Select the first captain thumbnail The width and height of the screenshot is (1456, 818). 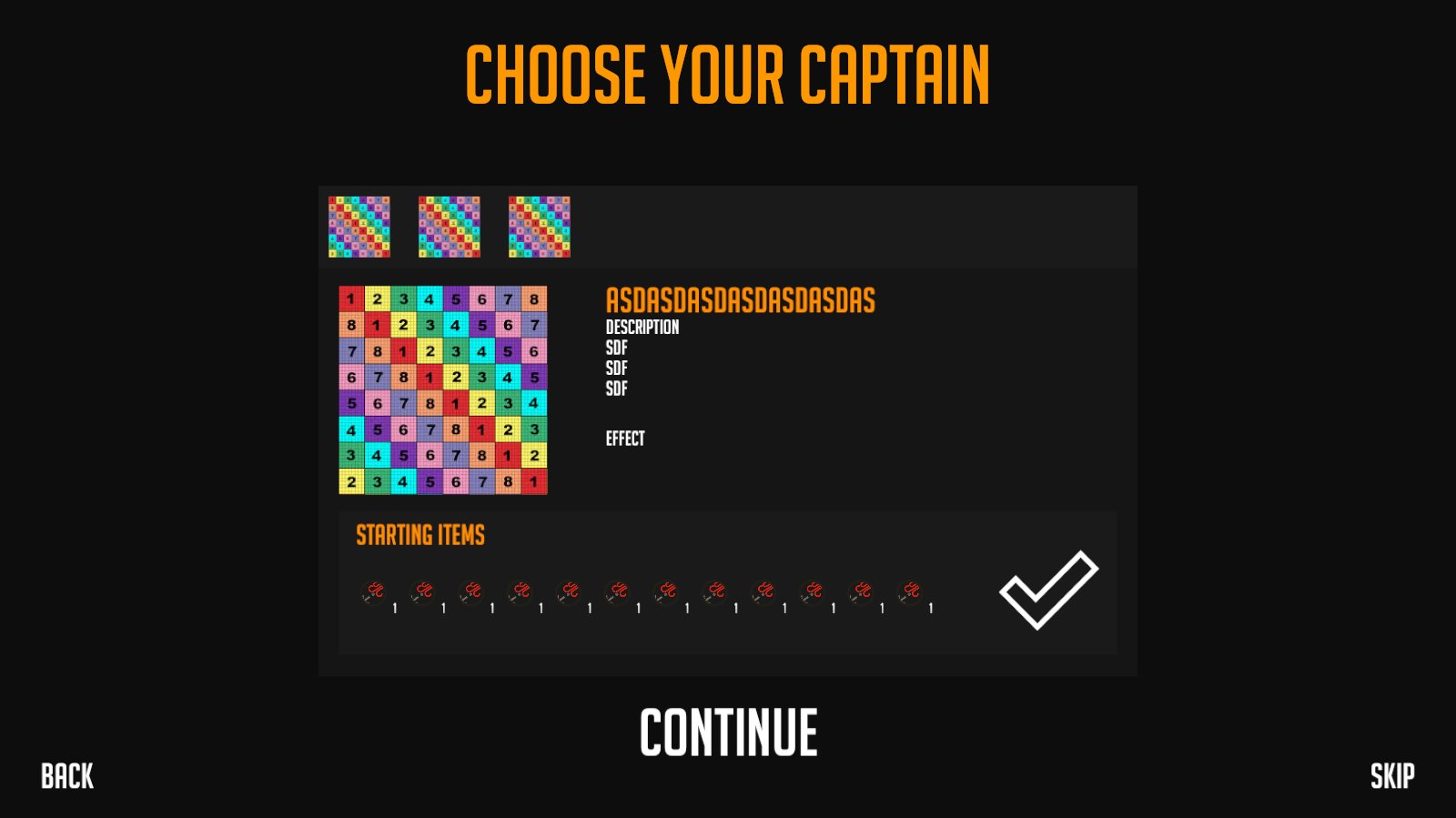[359, 226]
